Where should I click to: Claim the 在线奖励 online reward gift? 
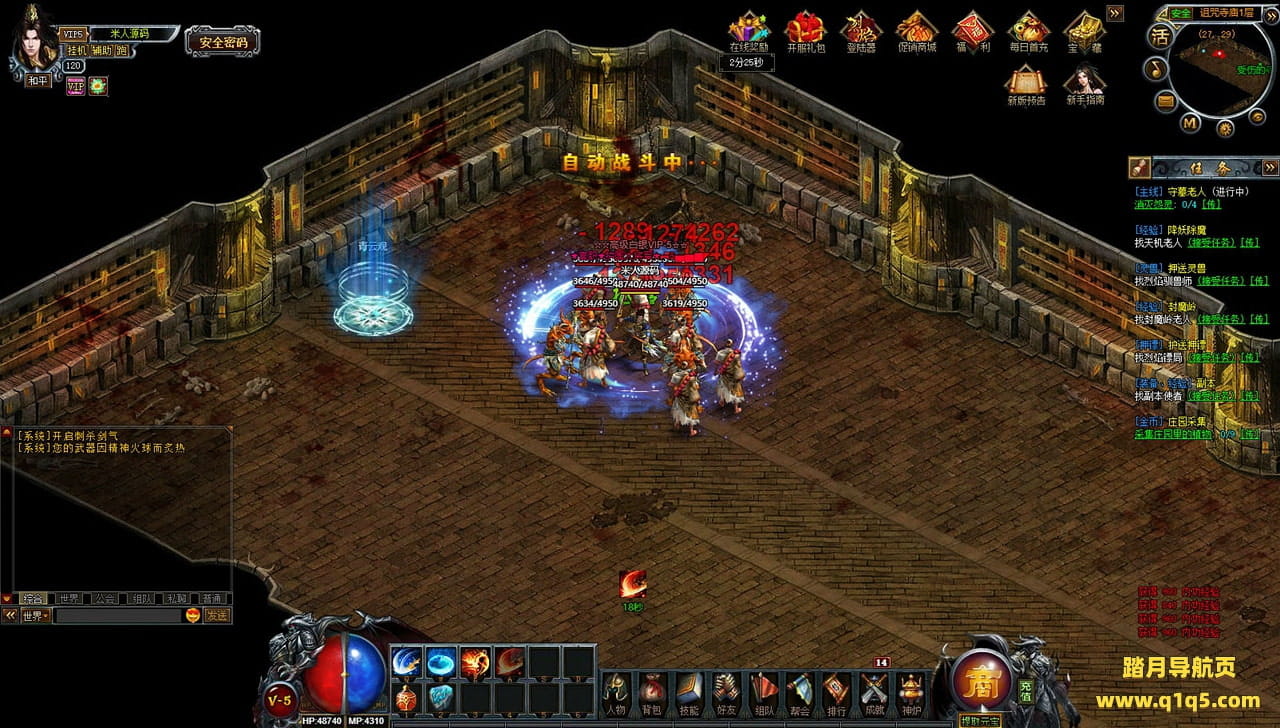coord(748,31)
